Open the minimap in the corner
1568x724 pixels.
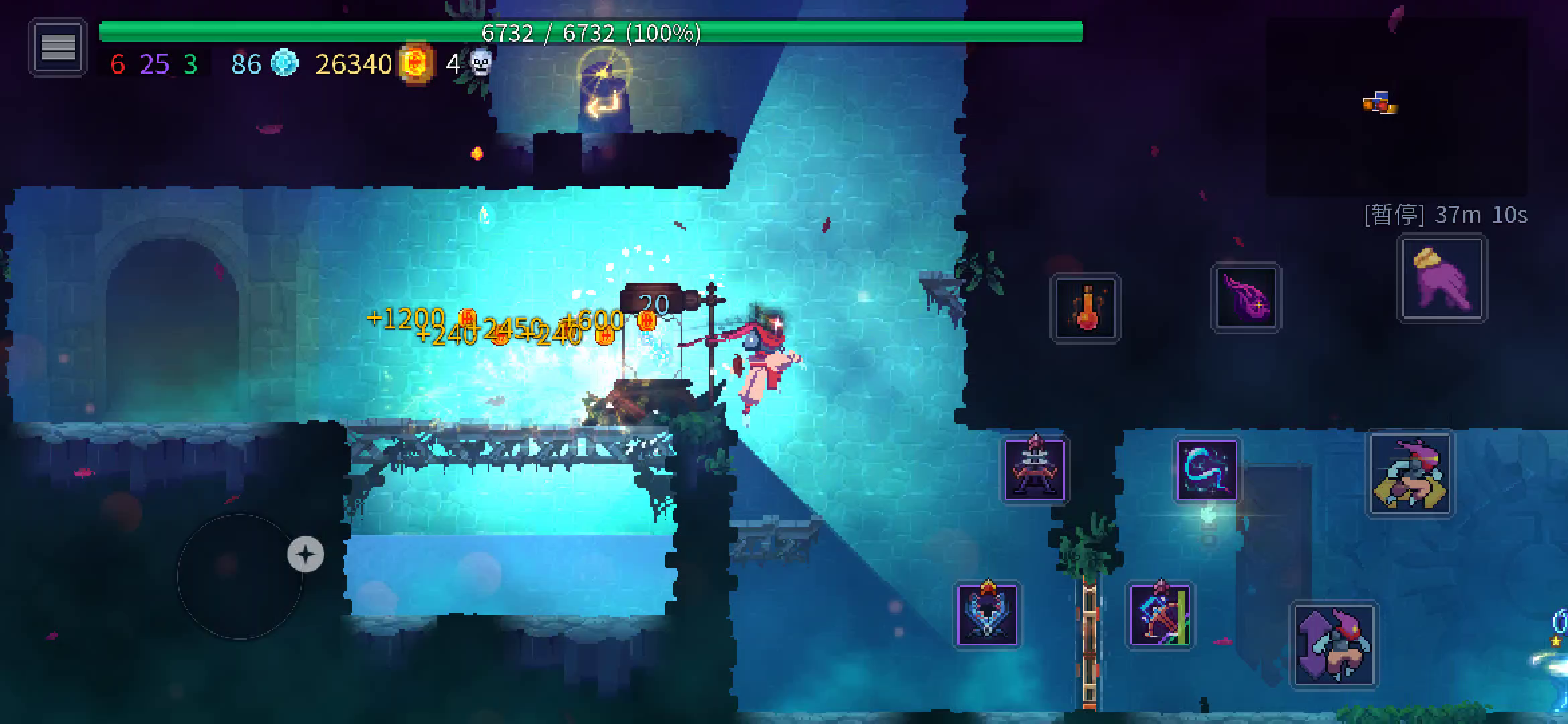pos(1396,106)
